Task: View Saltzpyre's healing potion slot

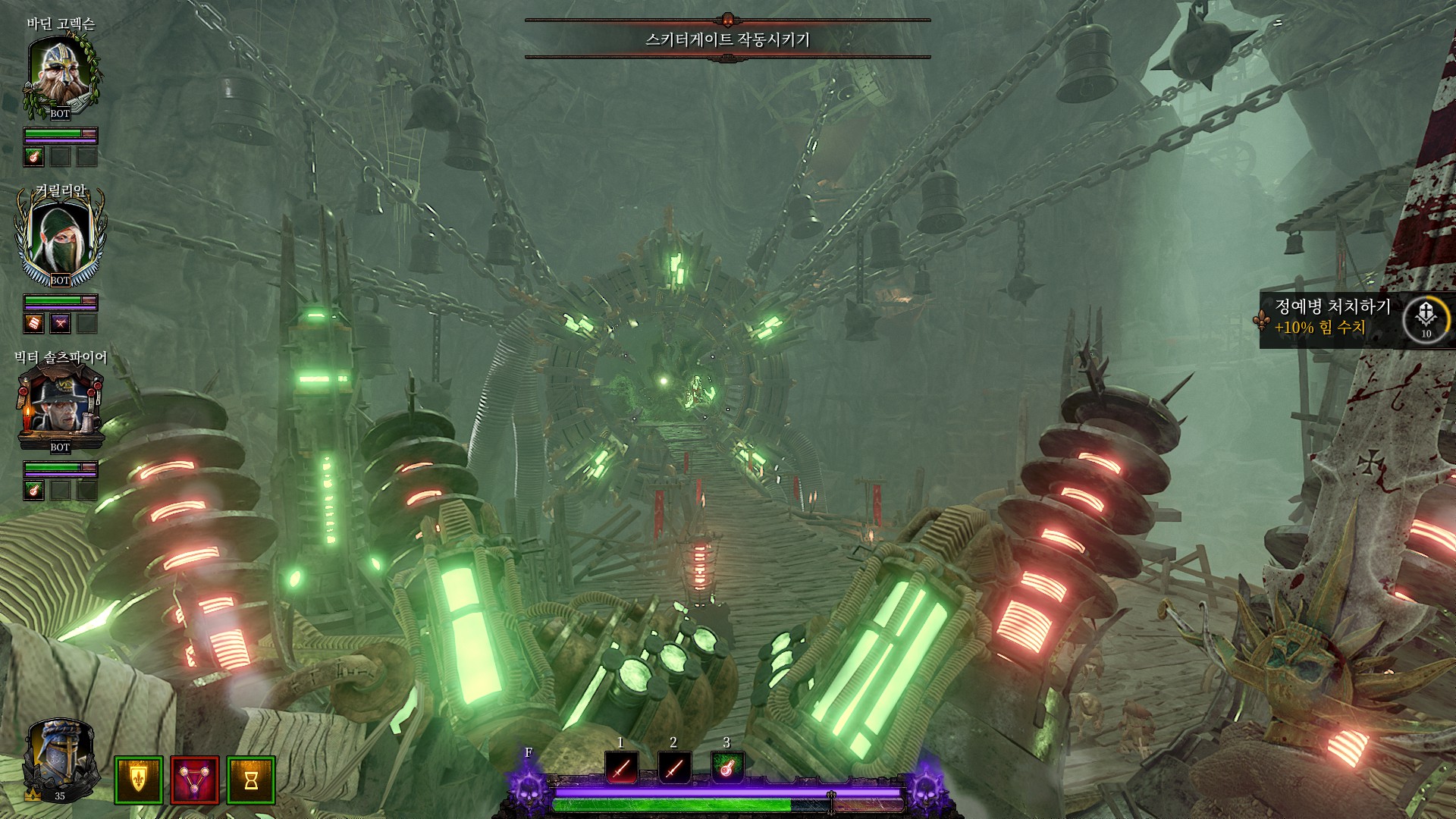Action: pos(34,490)
